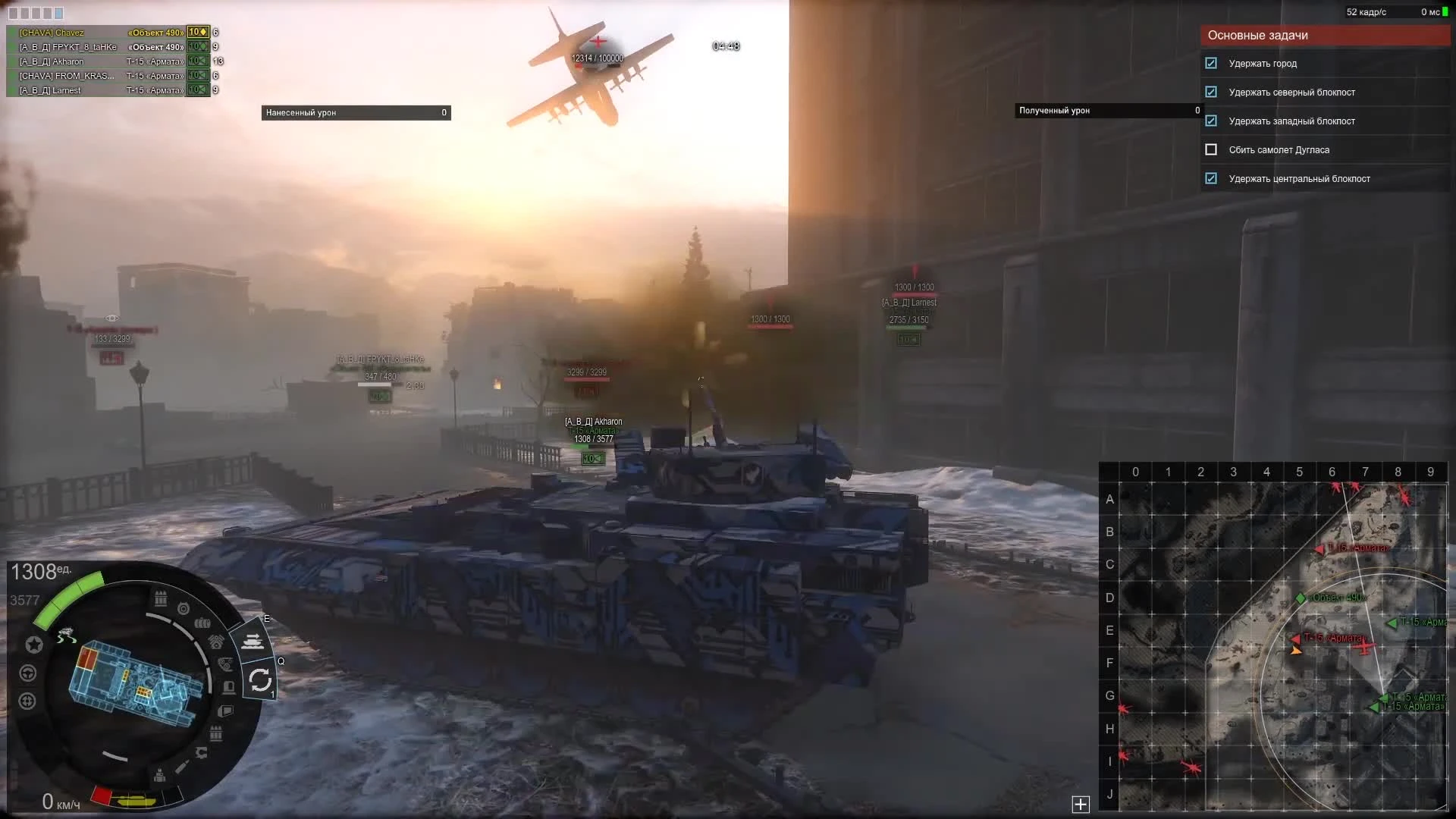Click the Полученный урон counter label
Viewport: 1456px width, 819px height.
[x=1054, y=111]
